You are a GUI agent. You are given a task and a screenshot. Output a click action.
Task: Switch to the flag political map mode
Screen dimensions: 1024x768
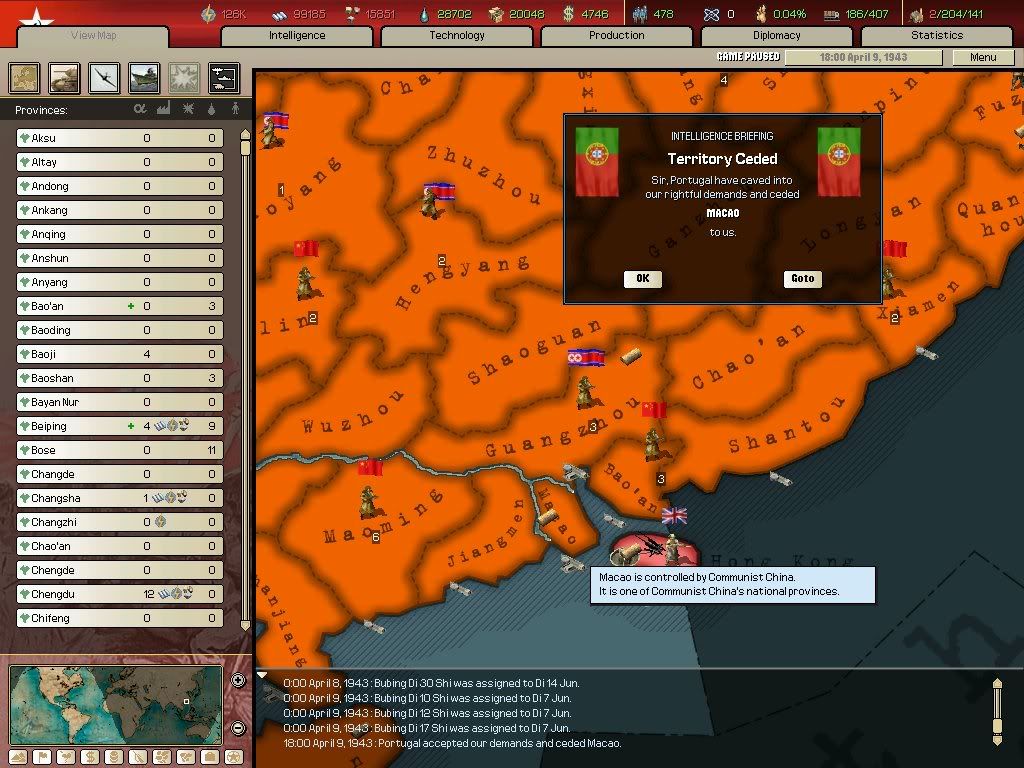click(40, 757)
